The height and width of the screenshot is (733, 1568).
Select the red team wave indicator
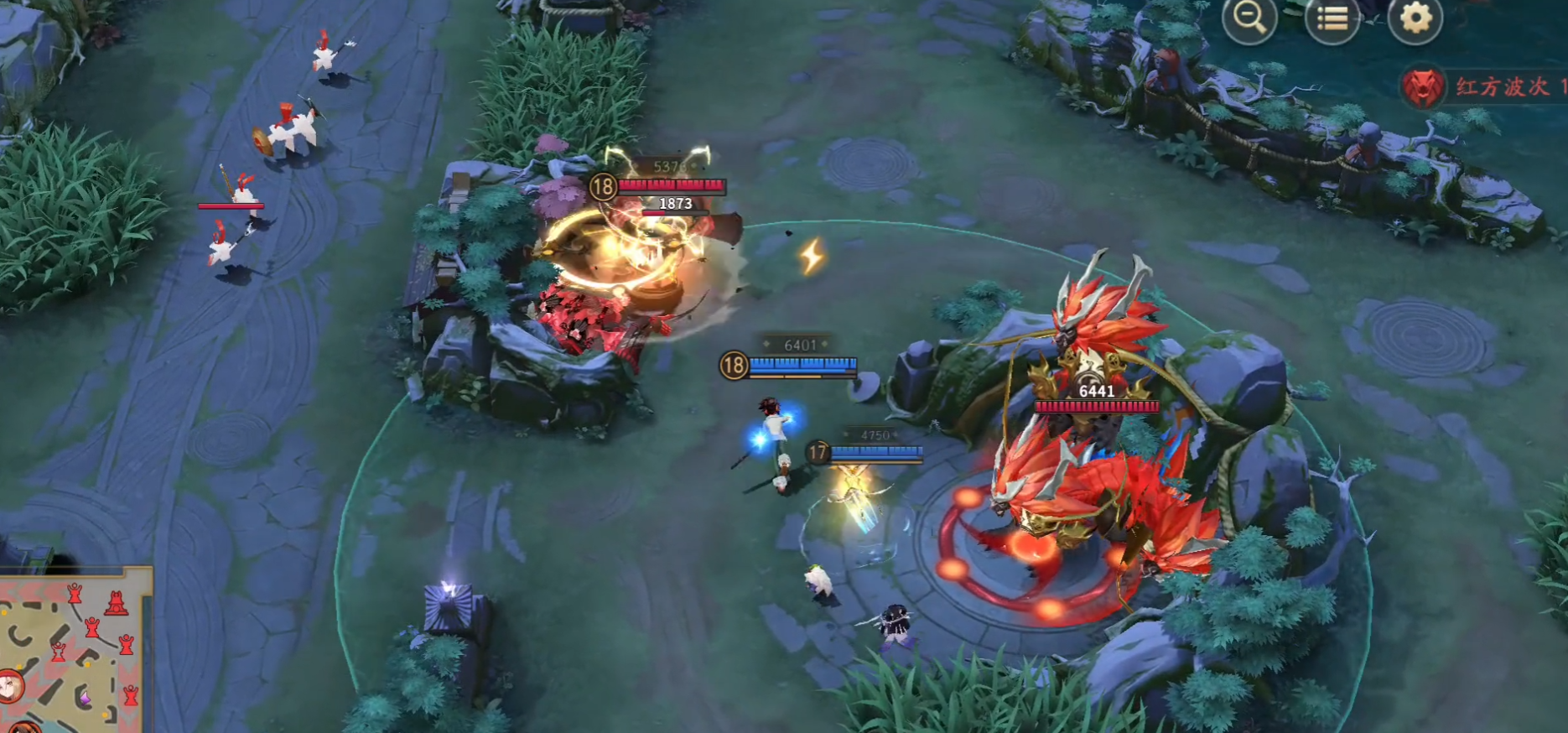coord(1484,87)
